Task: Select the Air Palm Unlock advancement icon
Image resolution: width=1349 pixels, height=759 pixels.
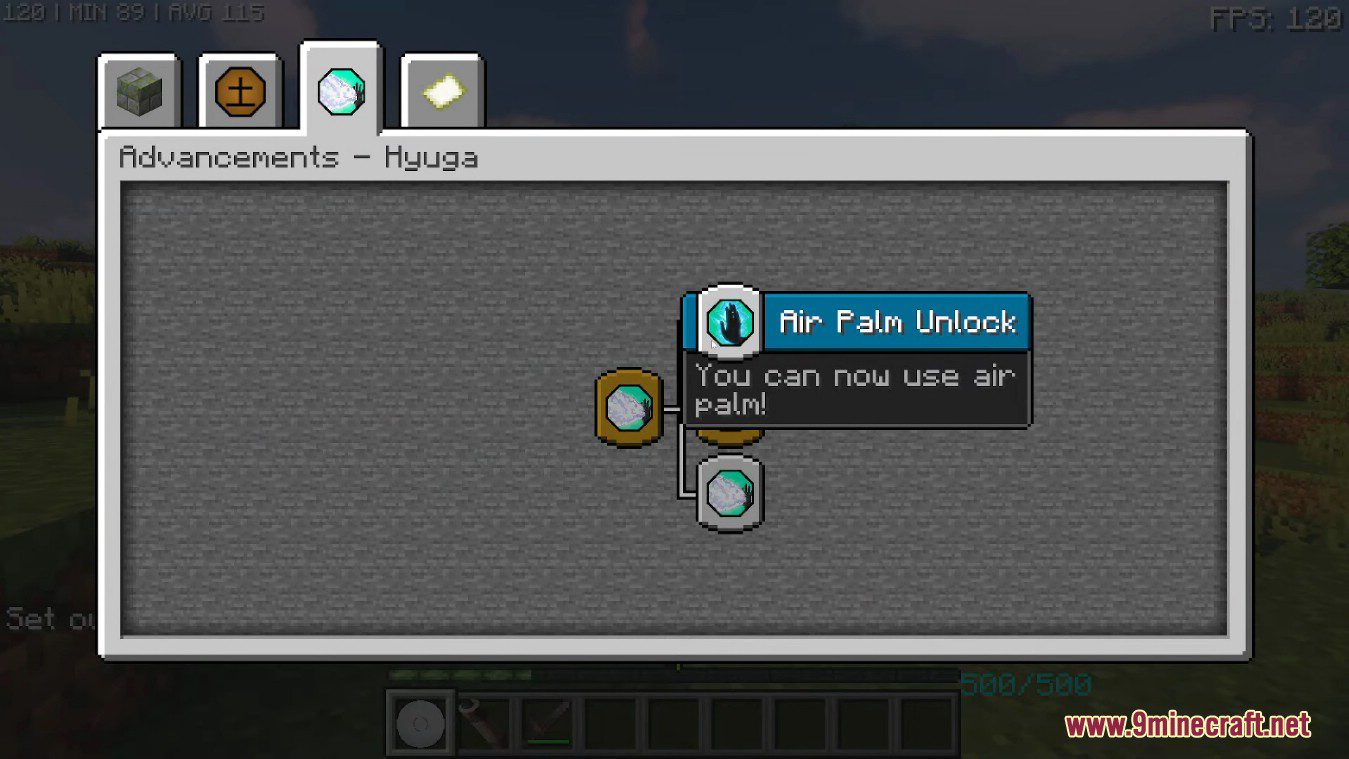Action: click(728, 322)
